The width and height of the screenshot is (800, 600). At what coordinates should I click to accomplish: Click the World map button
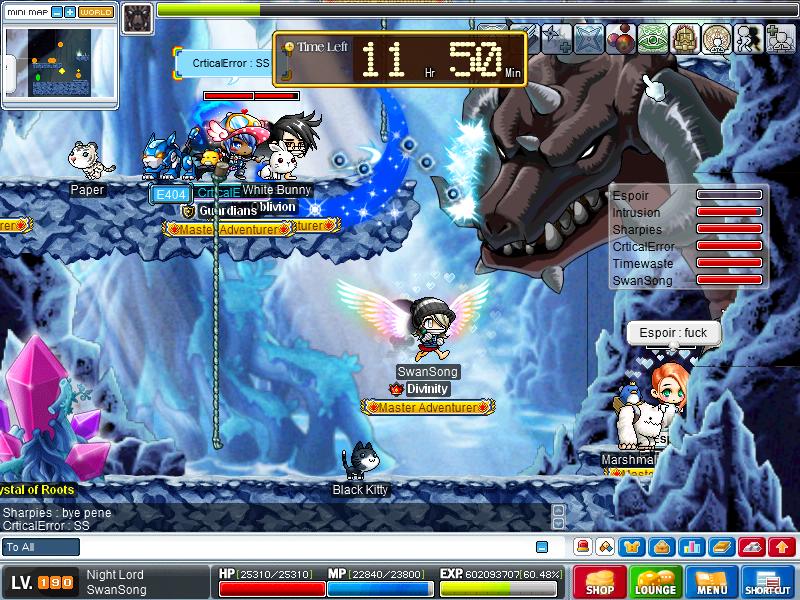pyautogui.click(x=96, y=12)
